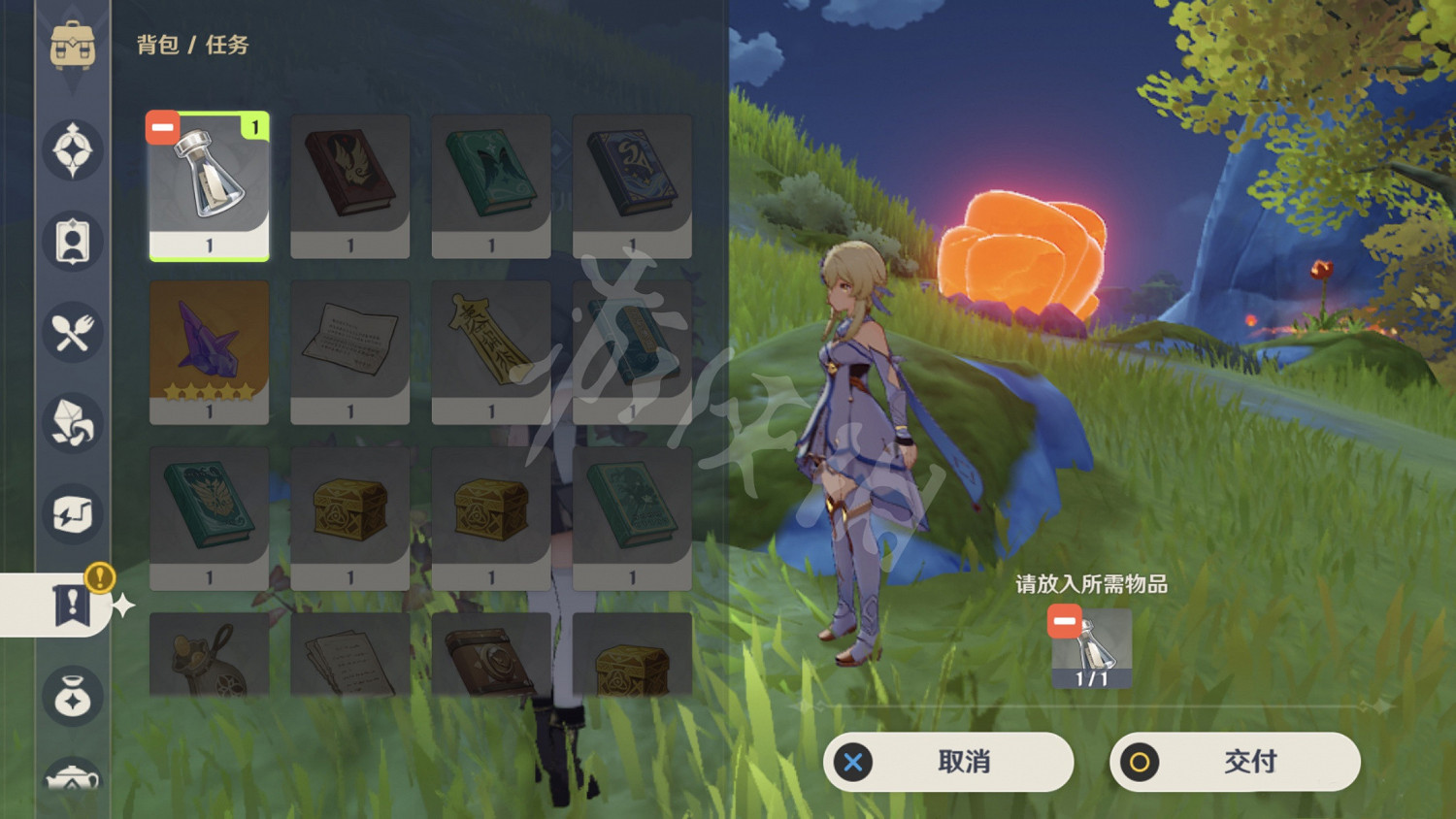Click the 背包 / 任务 breadcrumb label
This screenshot has width=1456, height=819.
[x=190, y=44]
